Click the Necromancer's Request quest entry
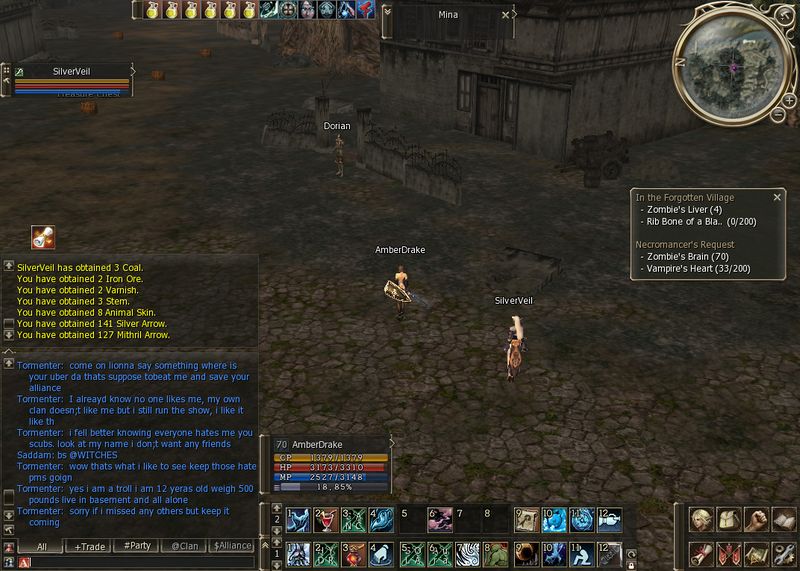800x571 pixels. (685, 244)
